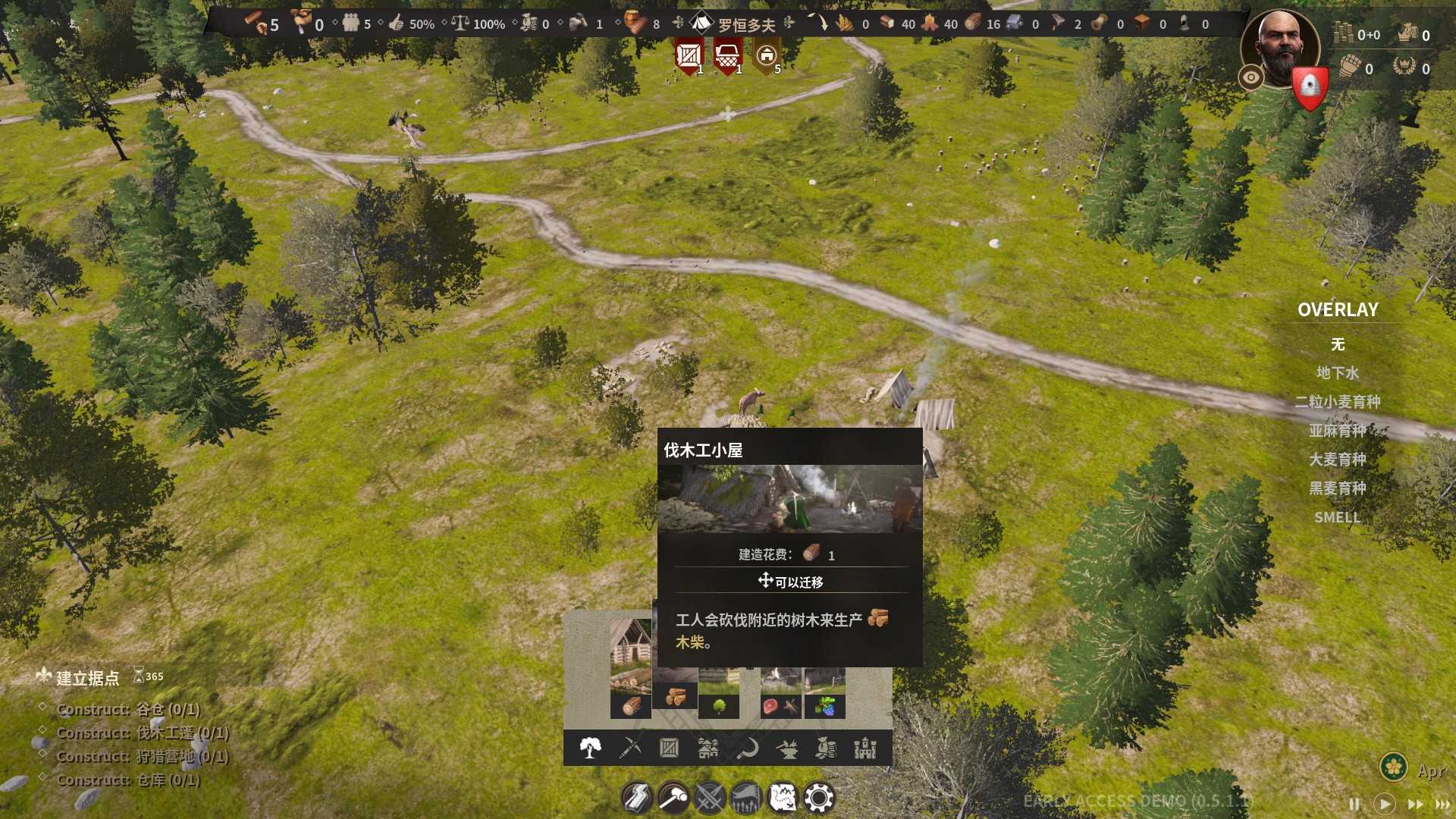The width and height of the screenshot is (1456, 819).
Task: Open the castle fortification build category
Action: 865,748
